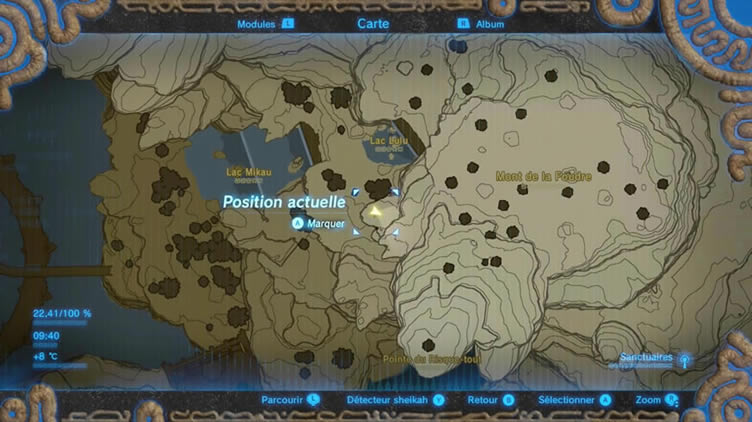The width and height of the screenshot is (752, 422).
Task: Click the Zoom option
Action: [x=648, y=400]
